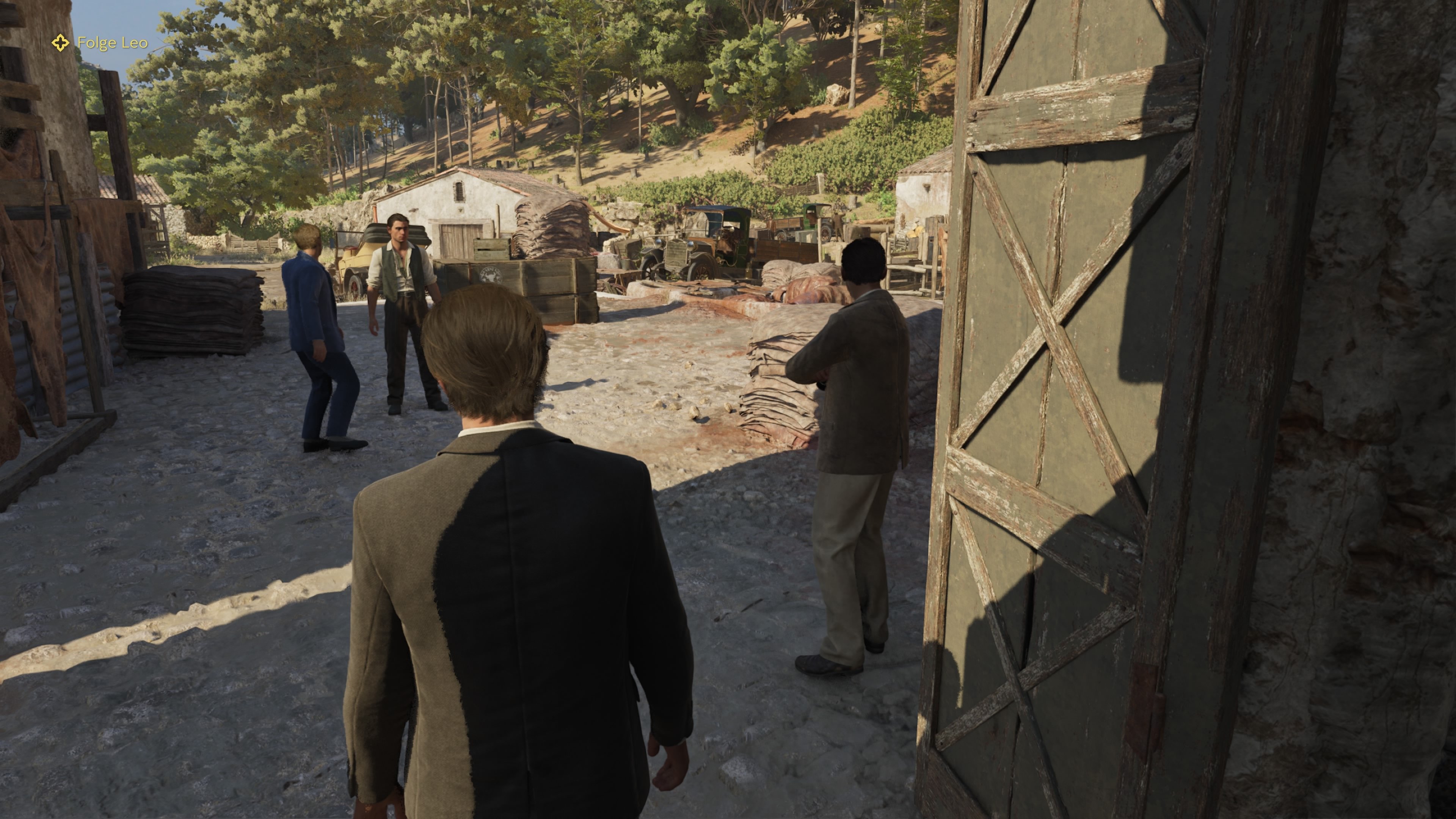Open the farmhouse doorway in the distance
This screenshot has height=819, width=1456.
pyautogui.click(x=458, y=237)
